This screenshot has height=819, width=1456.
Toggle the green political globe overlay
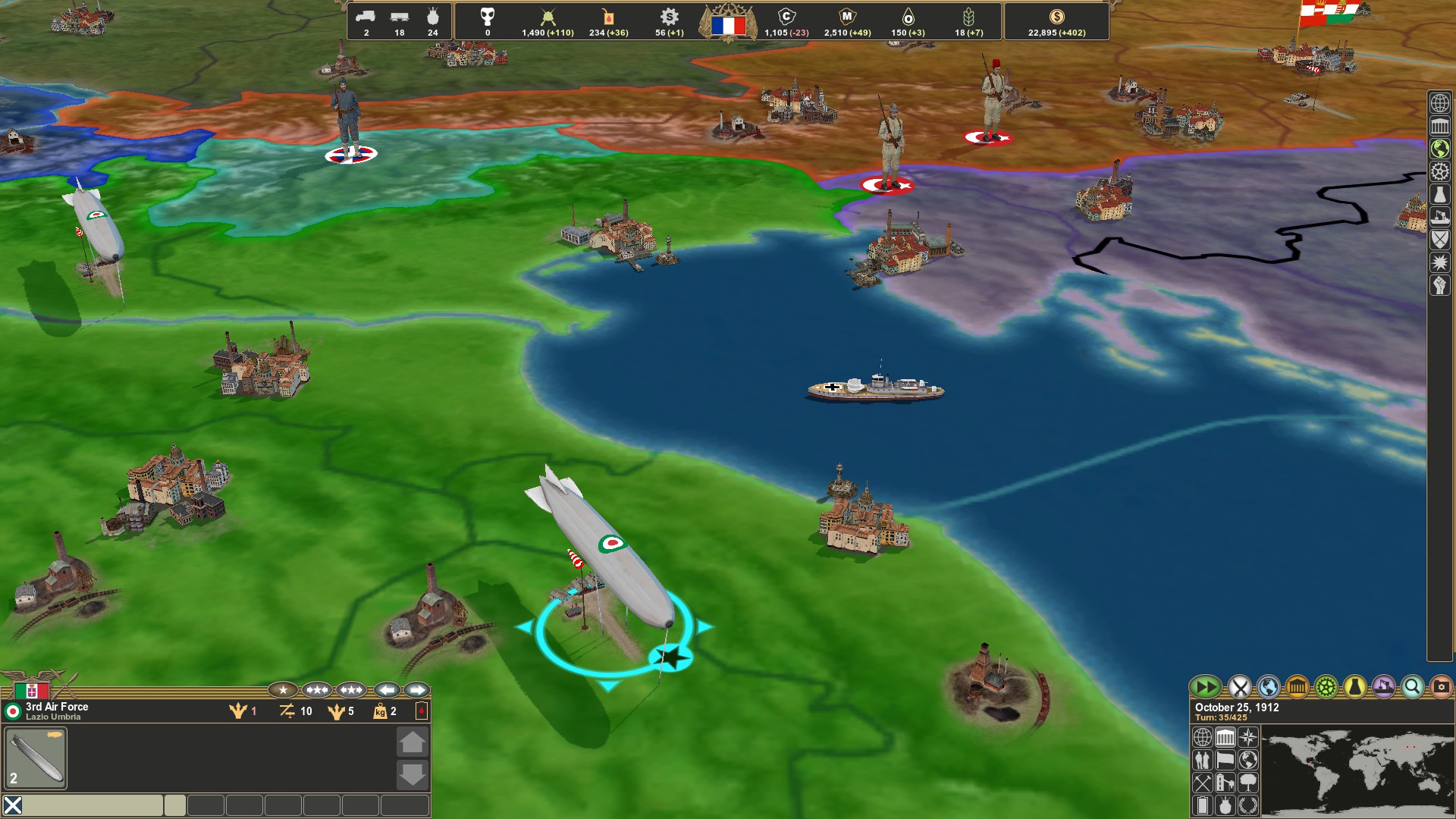point(1440,147)
